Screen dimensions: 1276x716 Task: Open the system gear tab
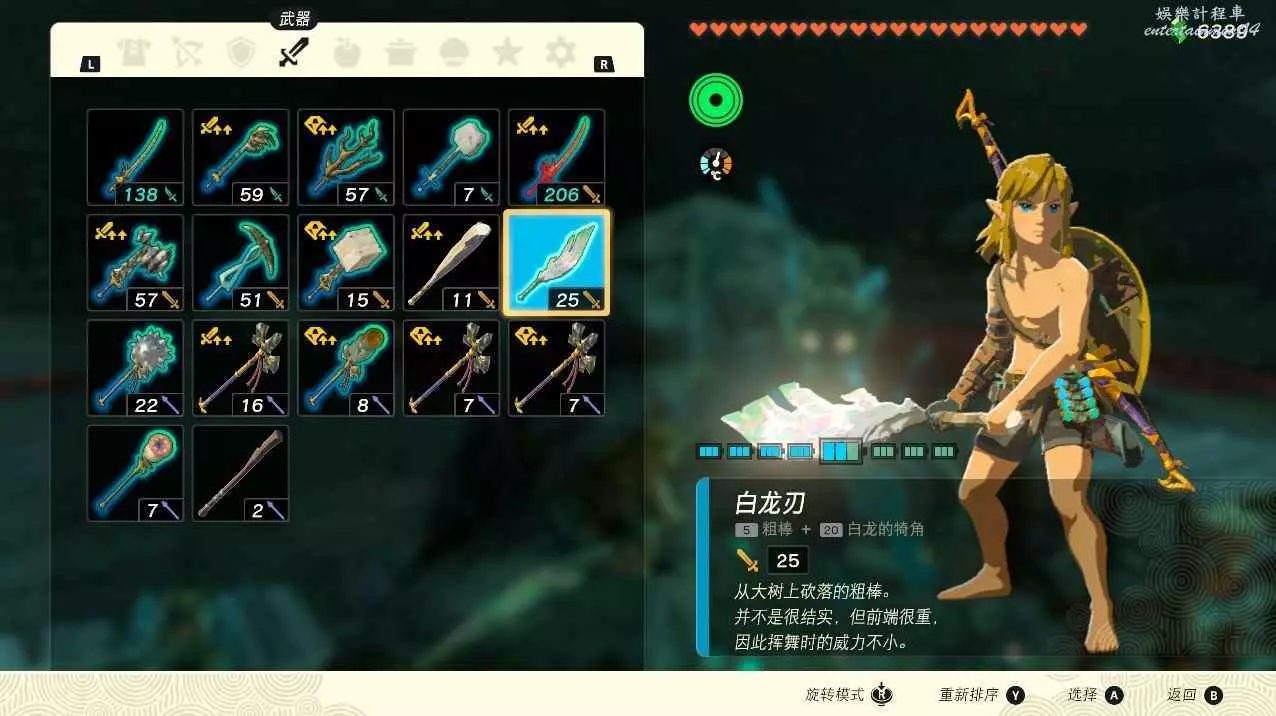coord(560,52)
